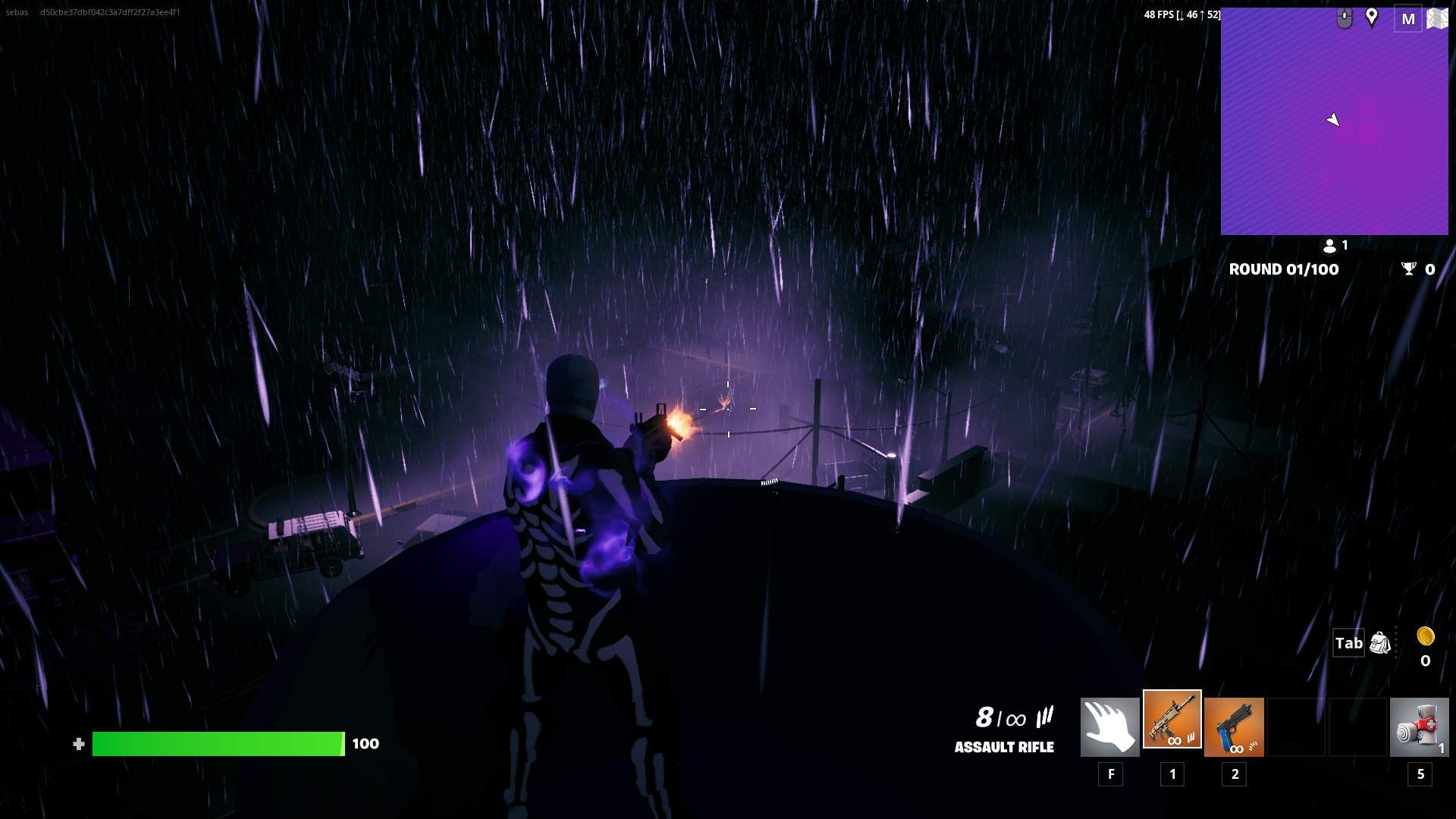The width and height of the screenshot is (1456, 819).
Task: Open the full map icon
Action: (1437, 19)
